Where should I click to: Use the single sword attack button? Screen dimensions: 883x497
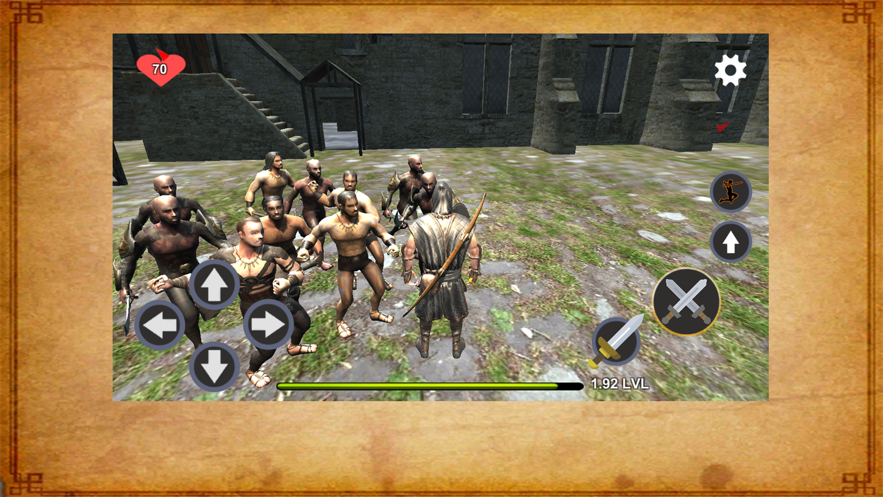(x=616, y=341)
